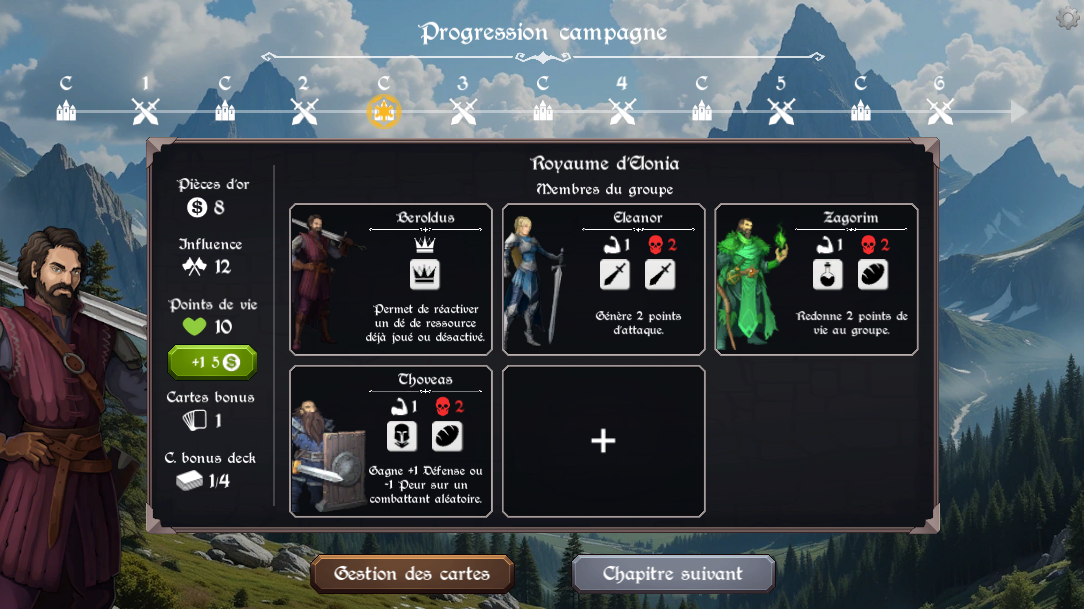Image resolution: width=1084 pixels, height=609 pixels.
Task: Open the gear settings icon
Action: tap(1068, 18)
